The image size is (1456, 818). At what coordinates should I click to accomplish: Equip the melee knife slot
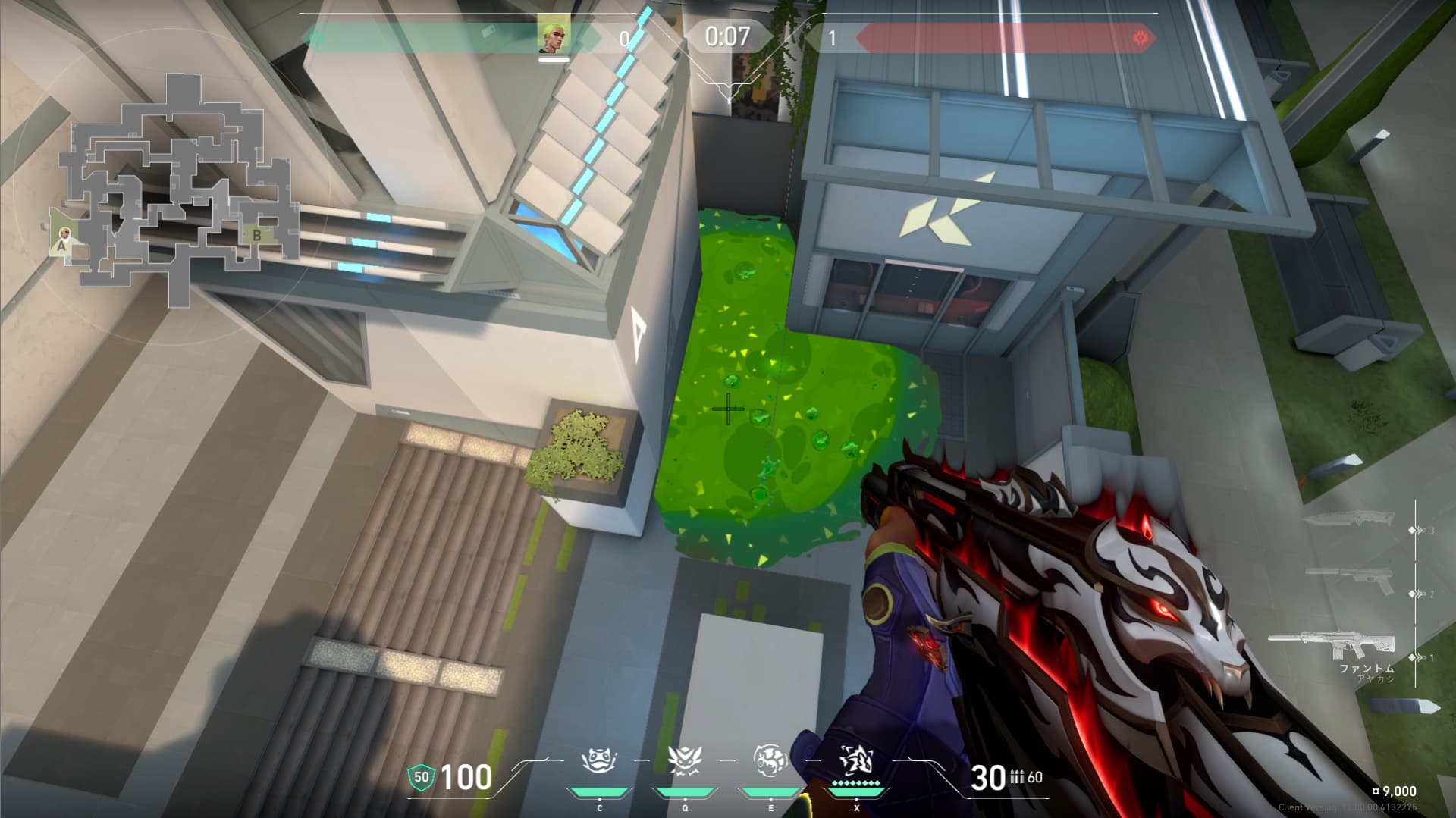coord(1348,519)
